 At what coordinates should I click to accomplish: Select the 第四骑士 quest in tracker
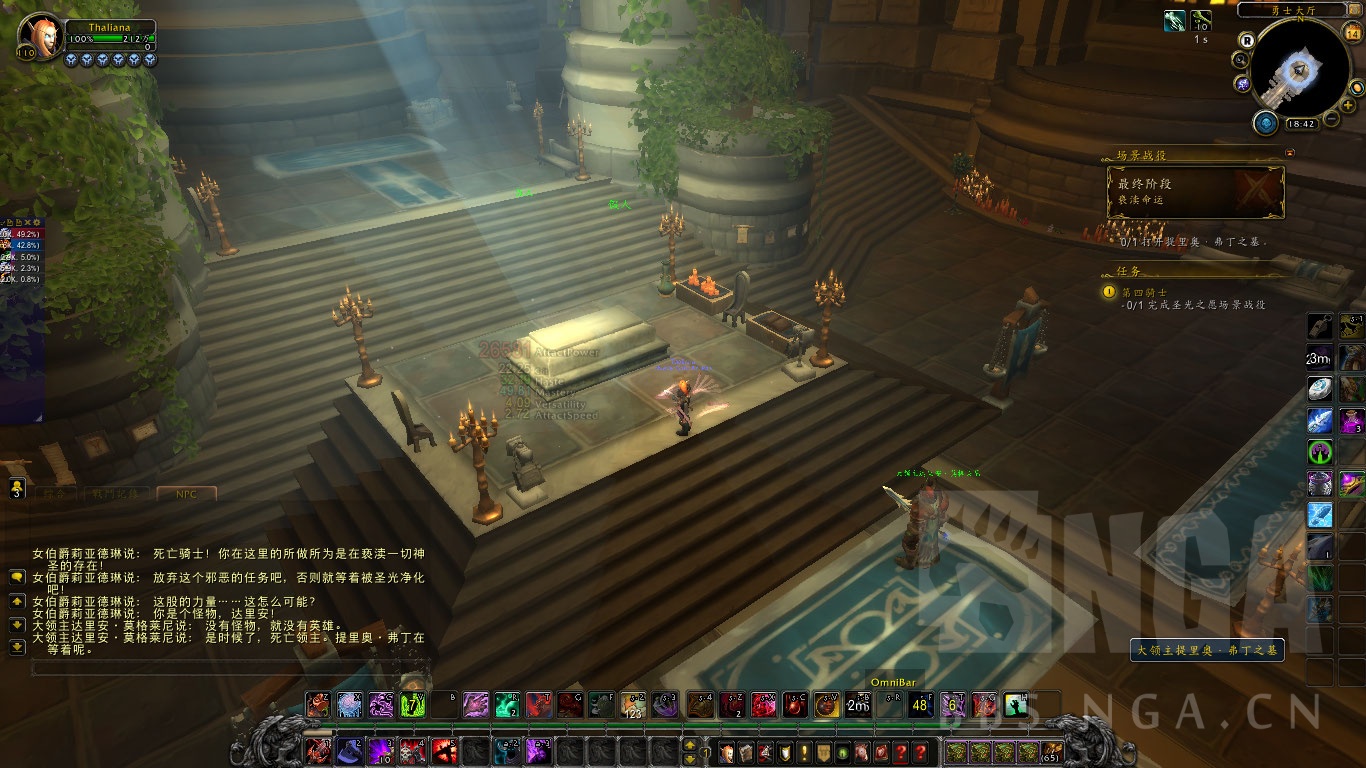tap(1141, 292)
